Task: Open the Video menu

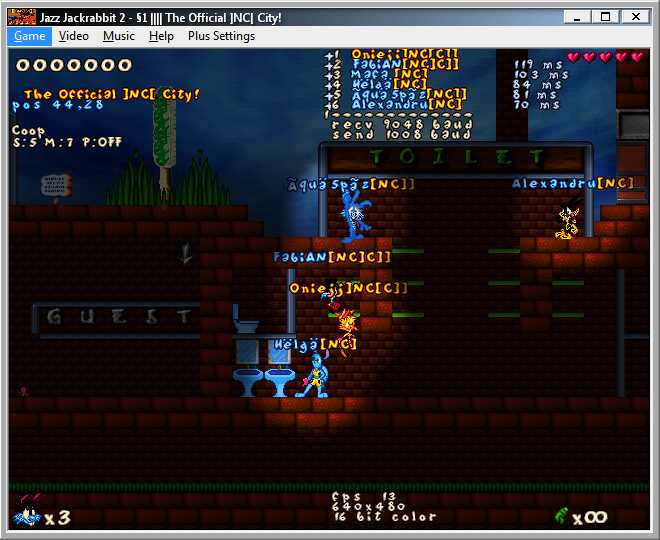Action: pos(74,36)
